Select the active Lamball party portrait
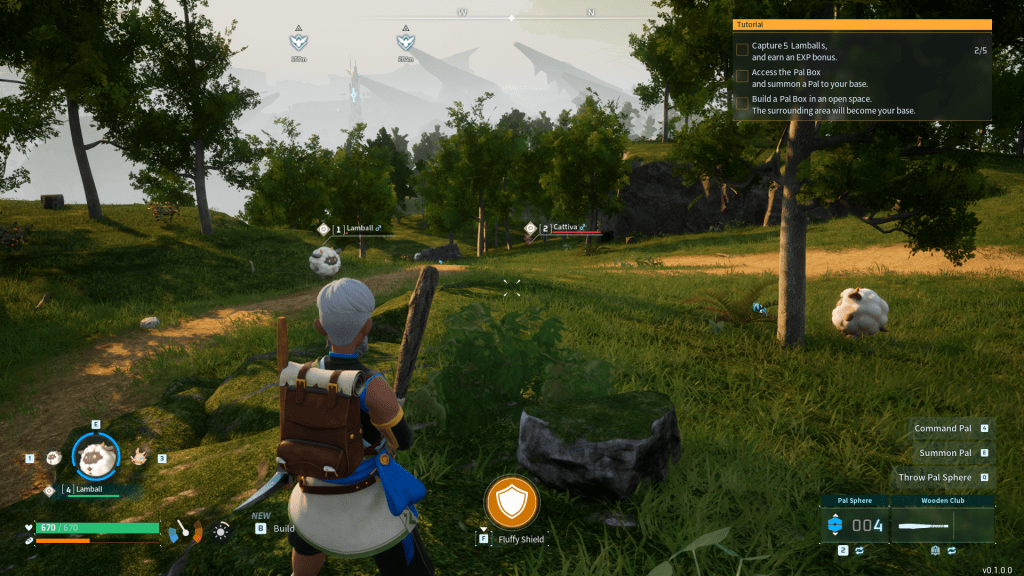Screen dimensions: 1024x576 tap(97, 456)
